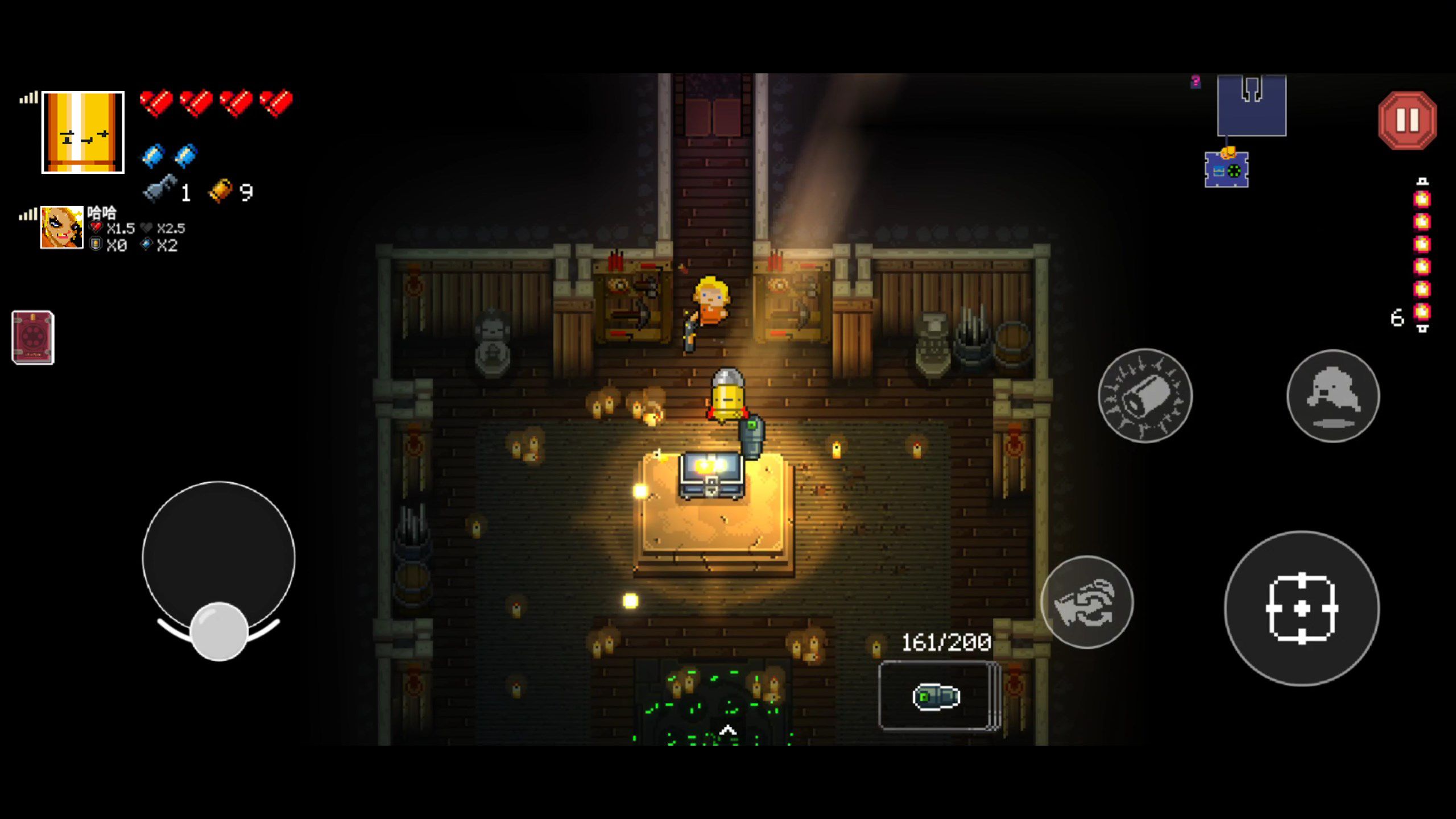Switch weapons with the swap-gun button
Viewport: 1456px width, 819px height.
pyautogui.click(x=1086, y=602)
